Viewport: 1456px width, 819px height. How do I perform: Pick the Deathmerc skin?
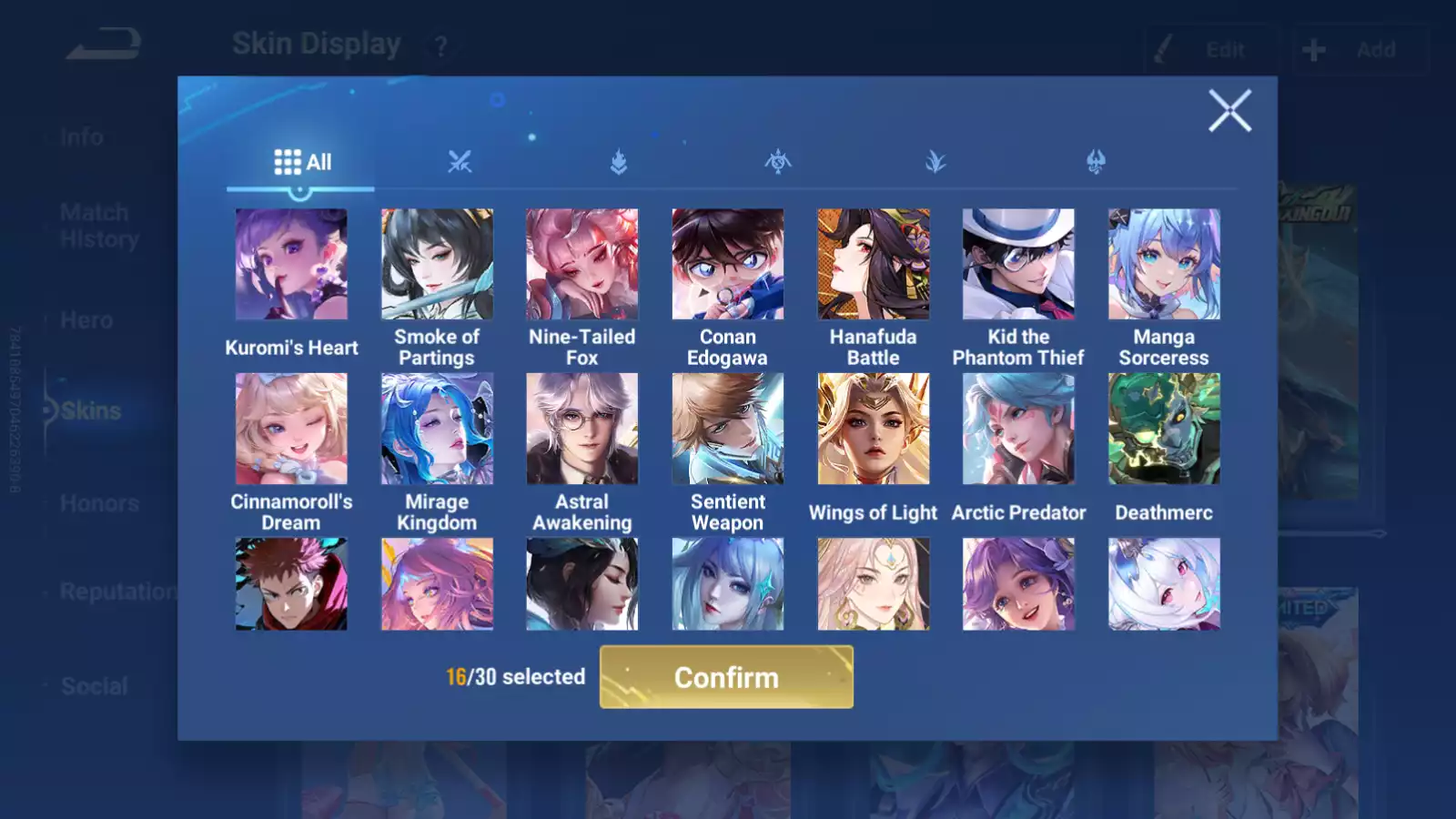coord(1164,429)
